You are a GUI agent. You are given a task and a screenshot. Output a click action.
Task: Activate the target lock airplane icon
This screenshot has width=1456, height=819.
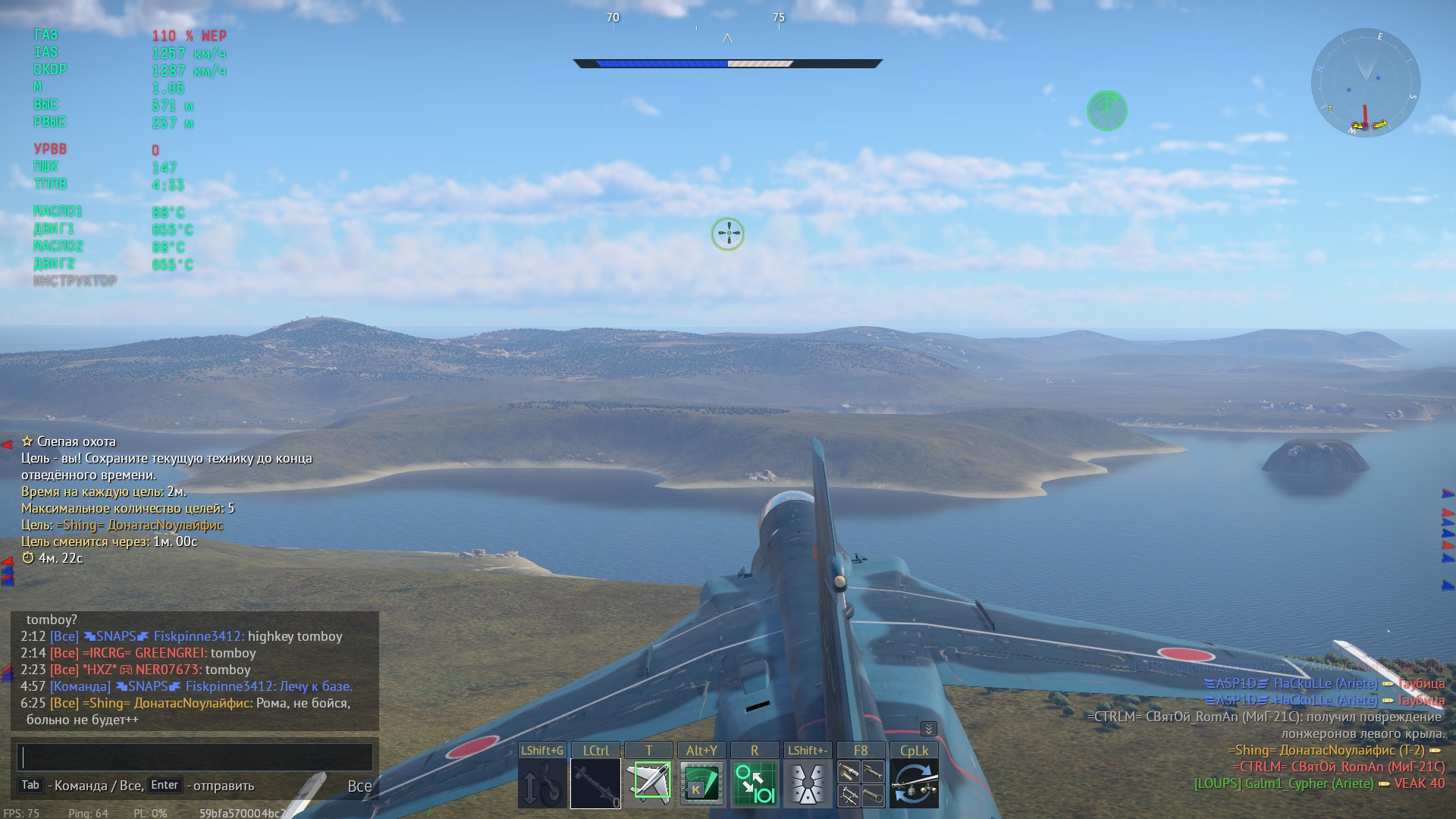point(649,784)
